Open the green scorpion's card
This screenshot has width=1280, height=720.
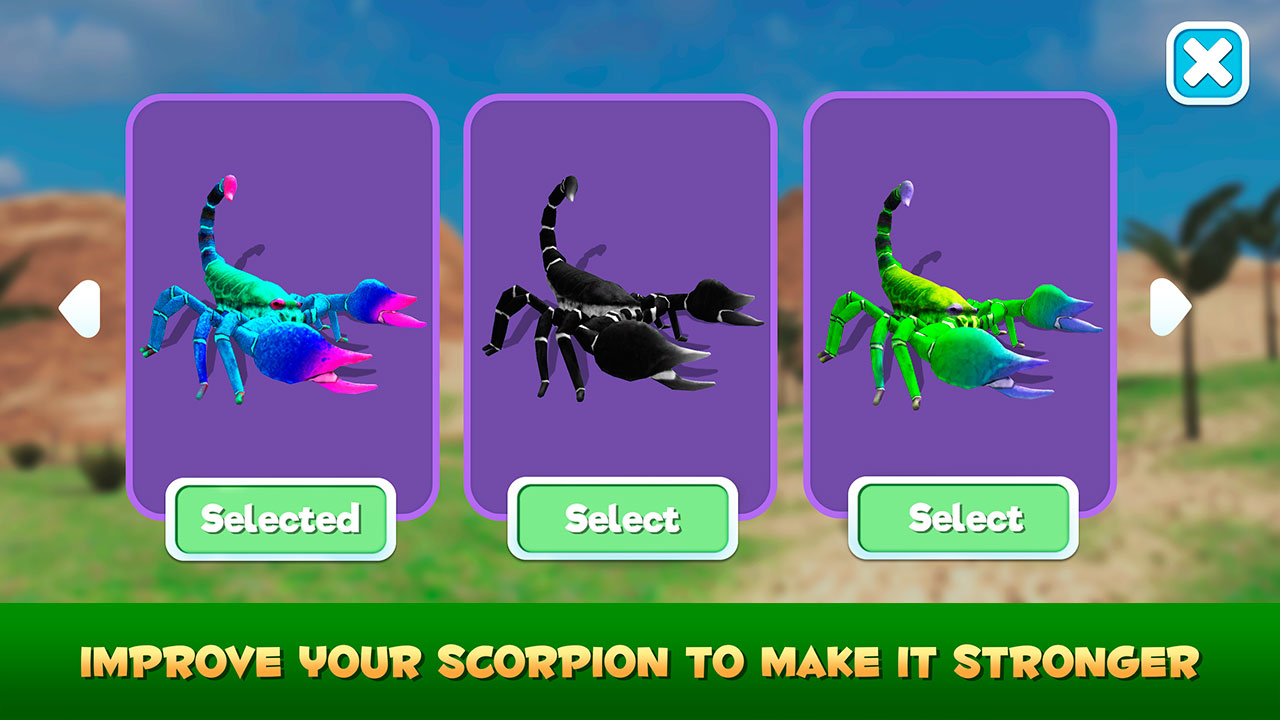click(x=962, y=300)
